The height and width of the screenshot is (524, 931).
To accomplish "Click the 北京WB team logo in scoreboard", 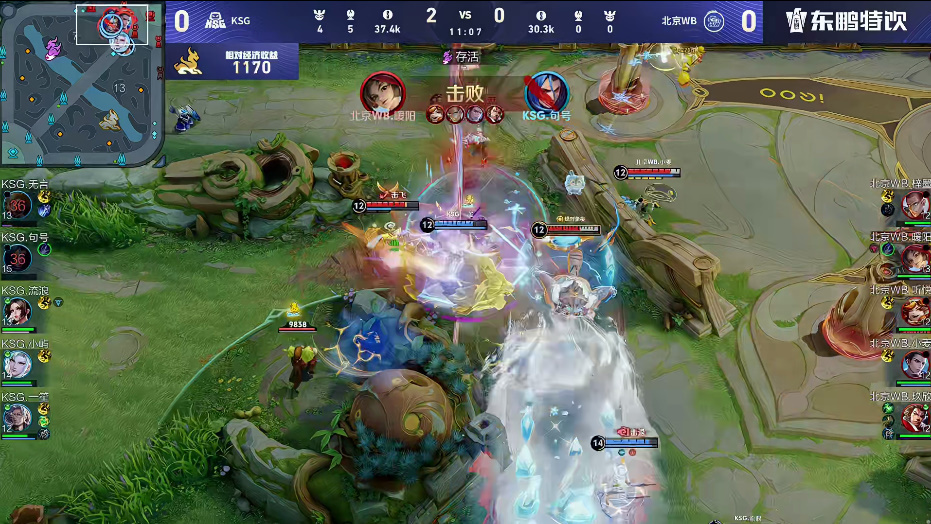I will tap(716, 20).
